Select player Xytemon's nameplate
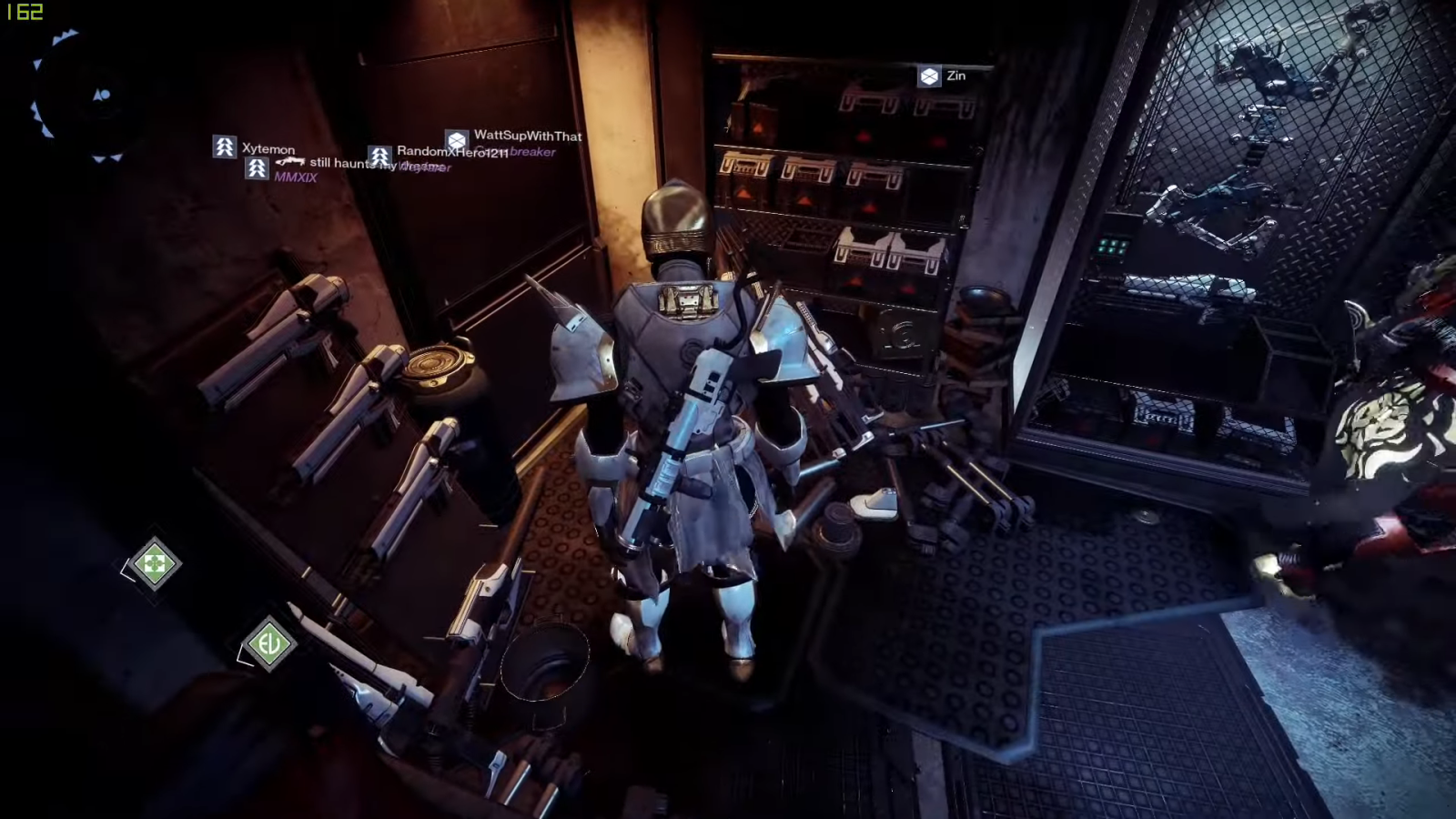 point(255,148)
